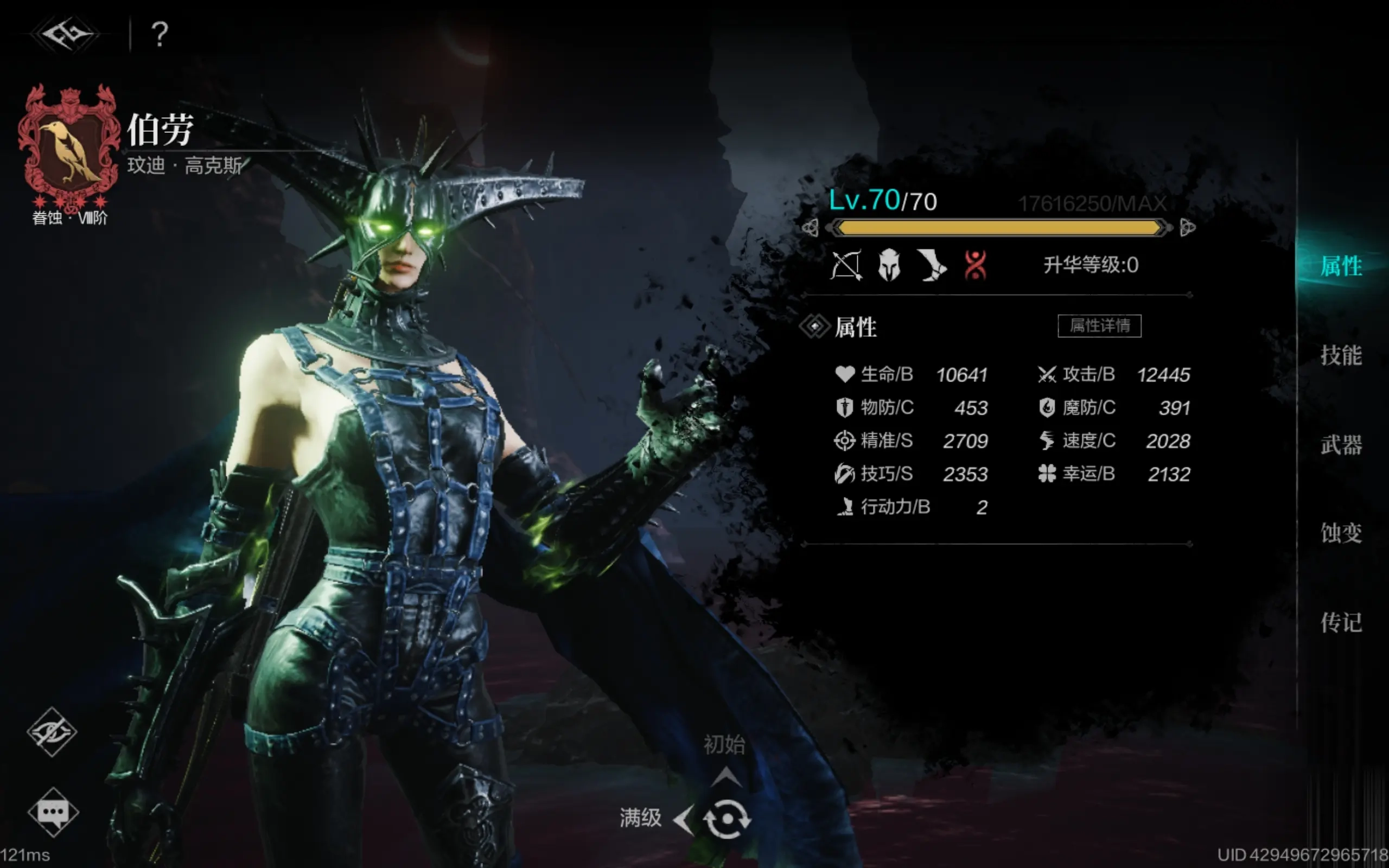Click the red figure trait icon

point(975,265)
